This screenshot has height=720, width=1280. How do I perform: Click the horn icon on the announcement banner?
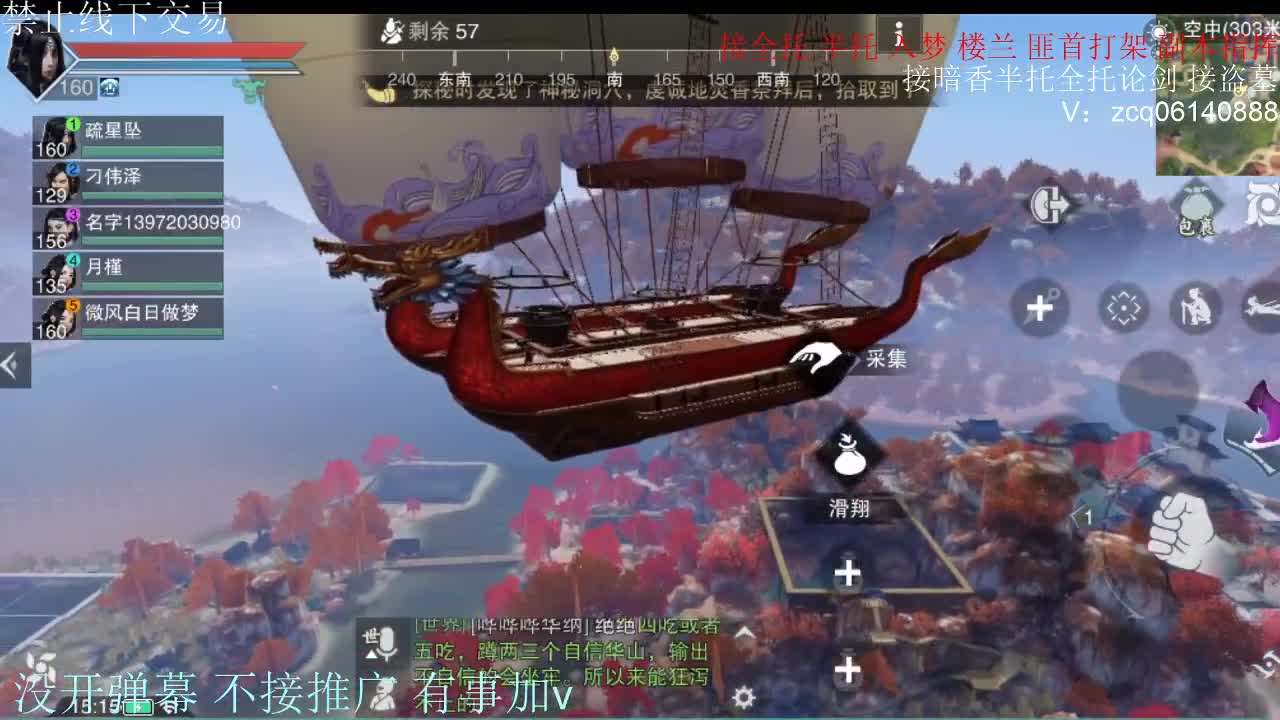(x=382, y=93)
